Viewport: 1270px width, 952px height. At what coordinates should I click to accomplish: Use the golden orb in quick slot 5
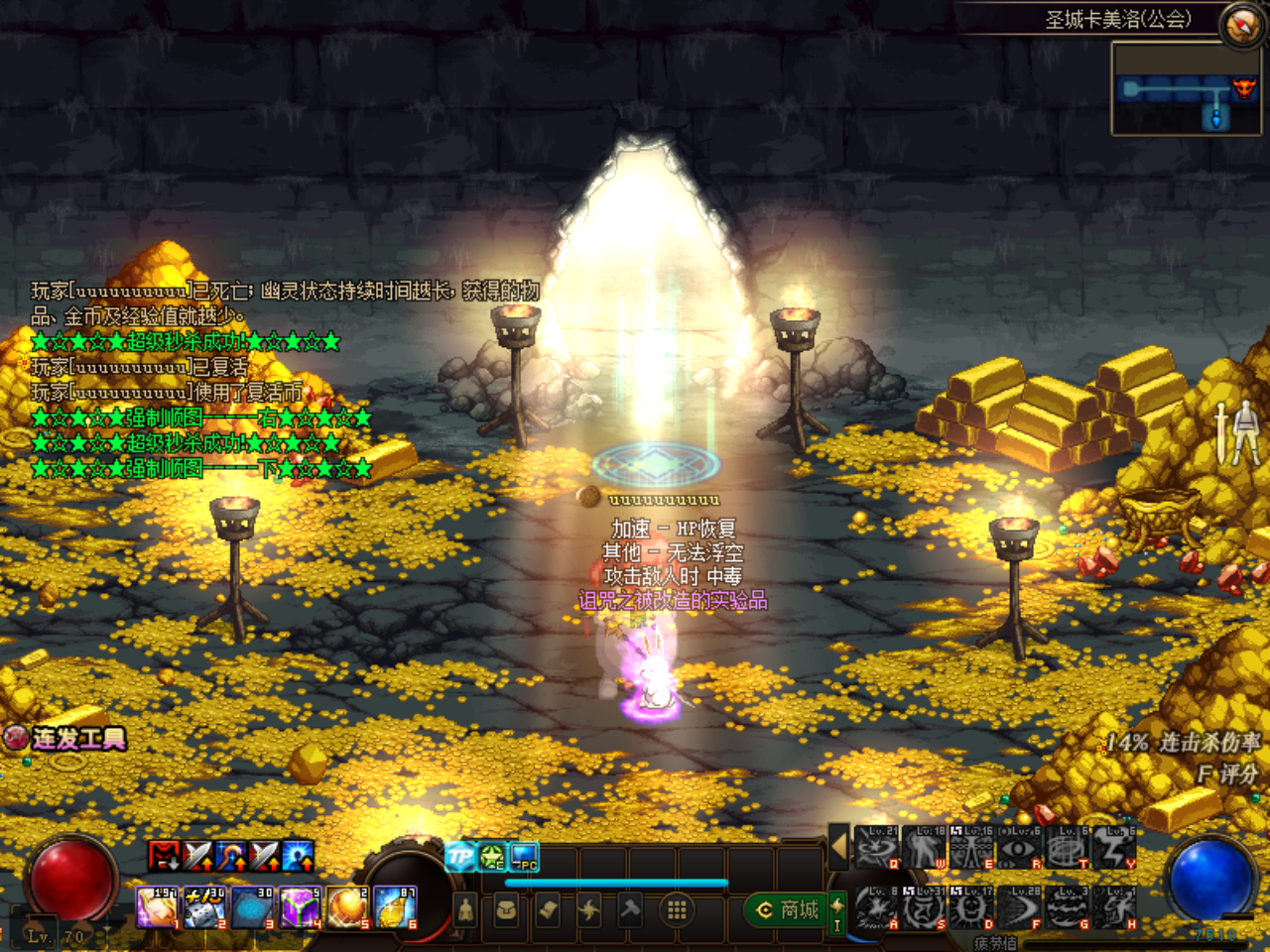[349, 908]
